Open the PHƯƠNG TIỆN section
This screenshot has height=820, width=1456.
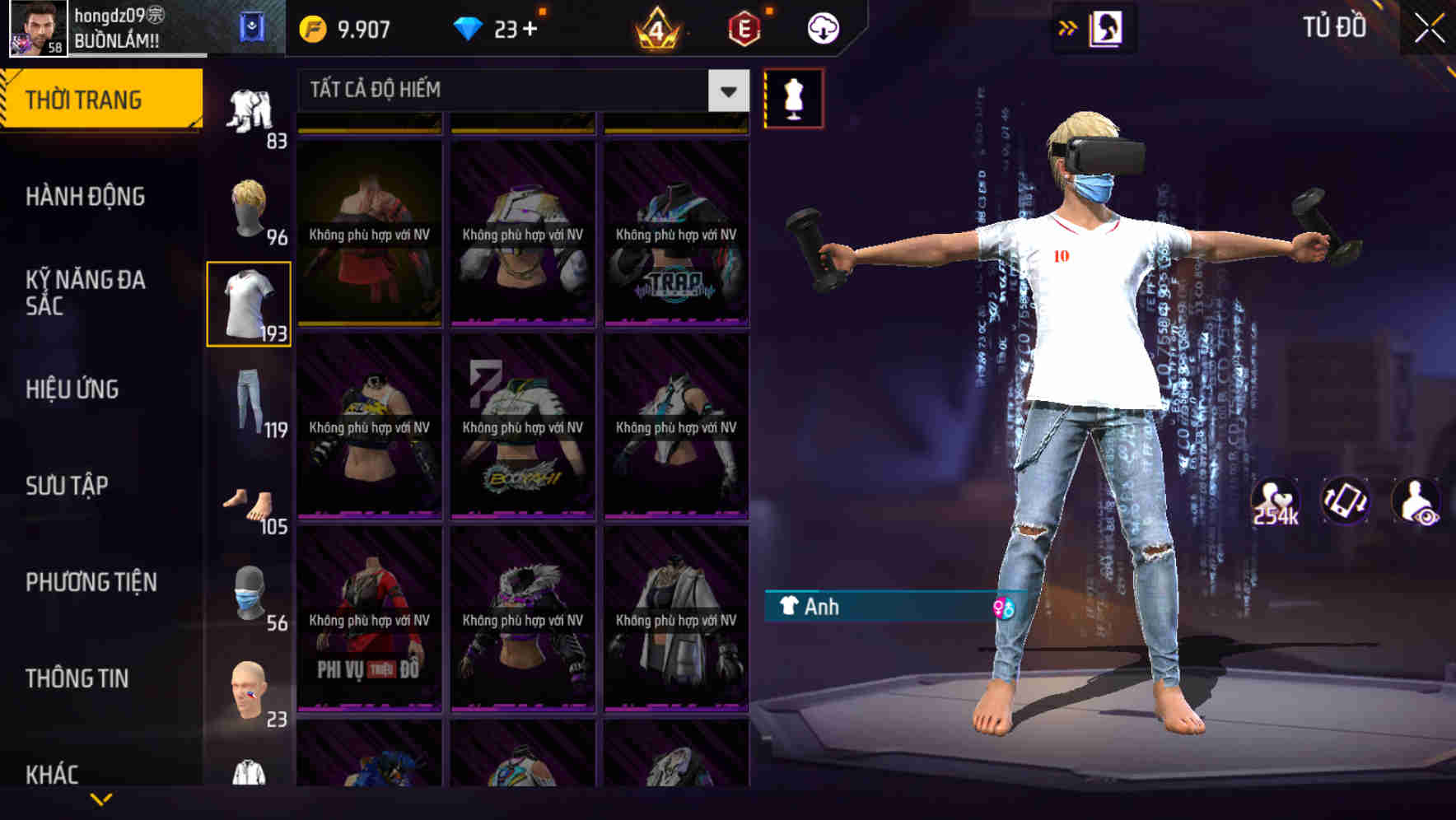click(x=88, y=582)
